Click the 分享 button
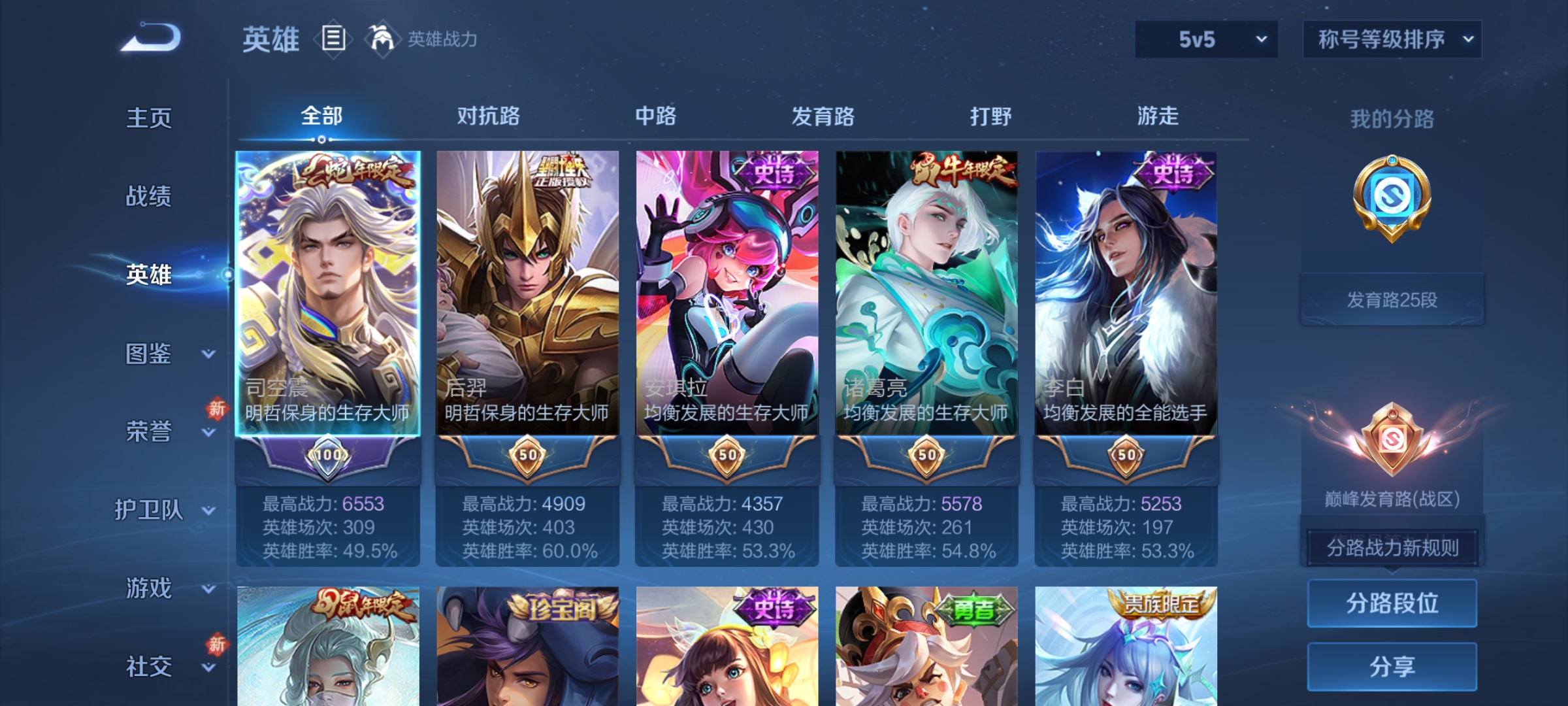1568x706 pixels. coord(1392,665)
